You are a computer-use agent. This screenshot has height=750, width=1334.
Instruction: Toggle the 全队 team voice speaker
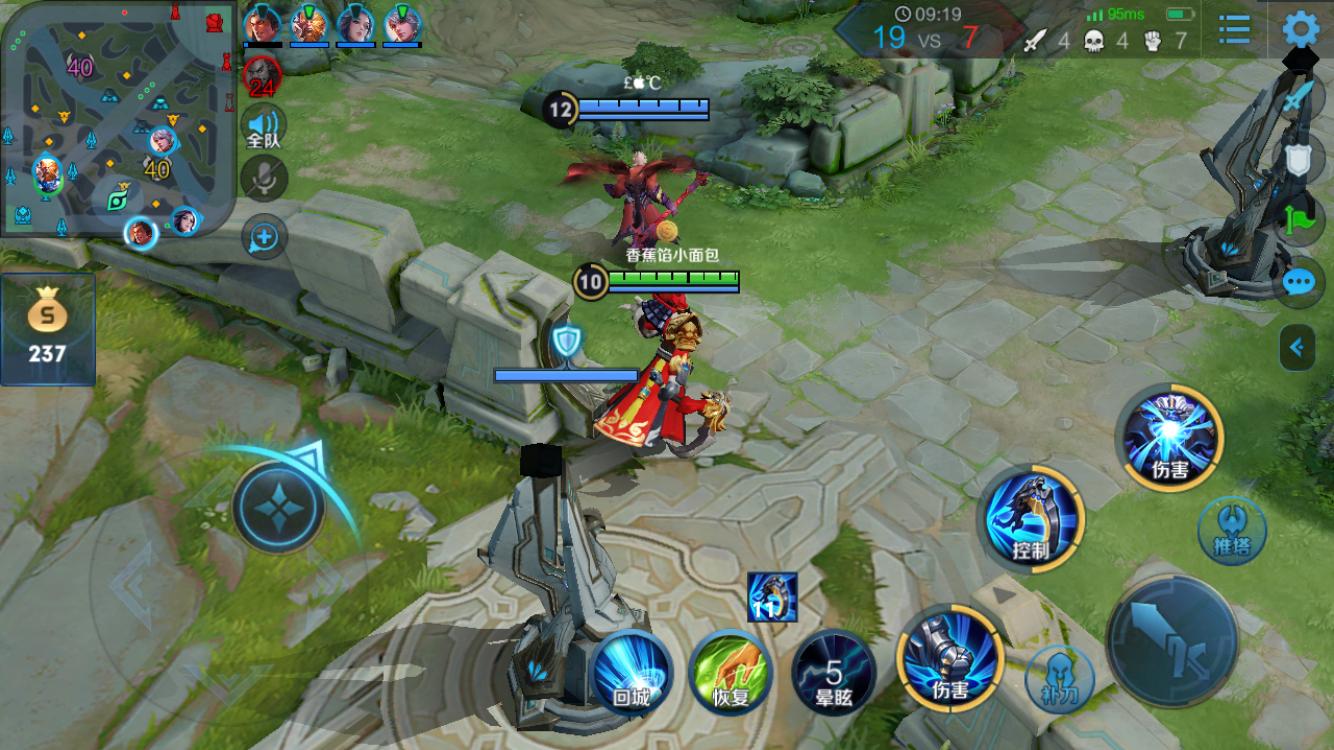tap(264, 127)
